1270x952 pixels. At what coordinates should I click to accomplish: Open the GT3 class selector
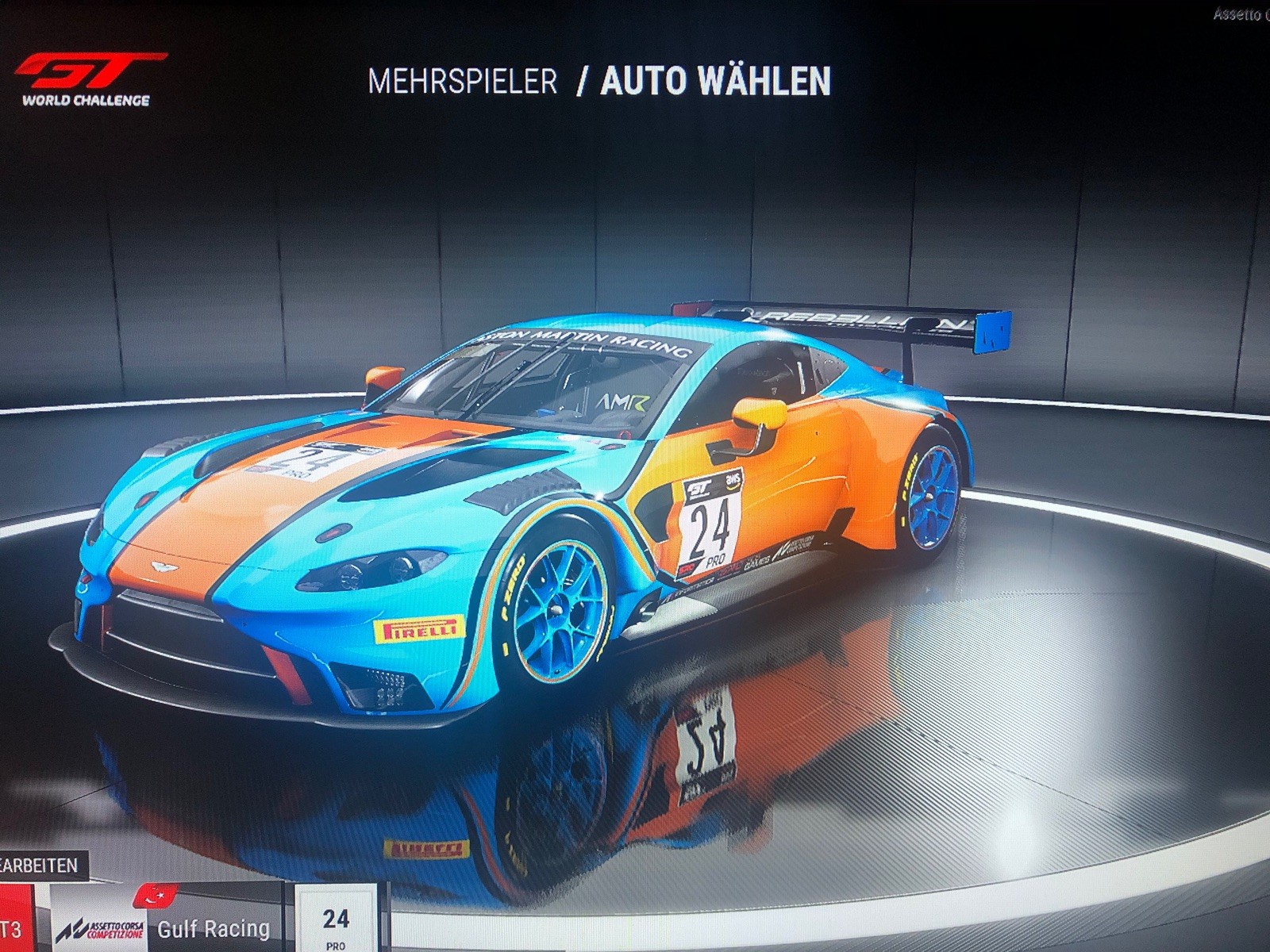click(13, 927)
